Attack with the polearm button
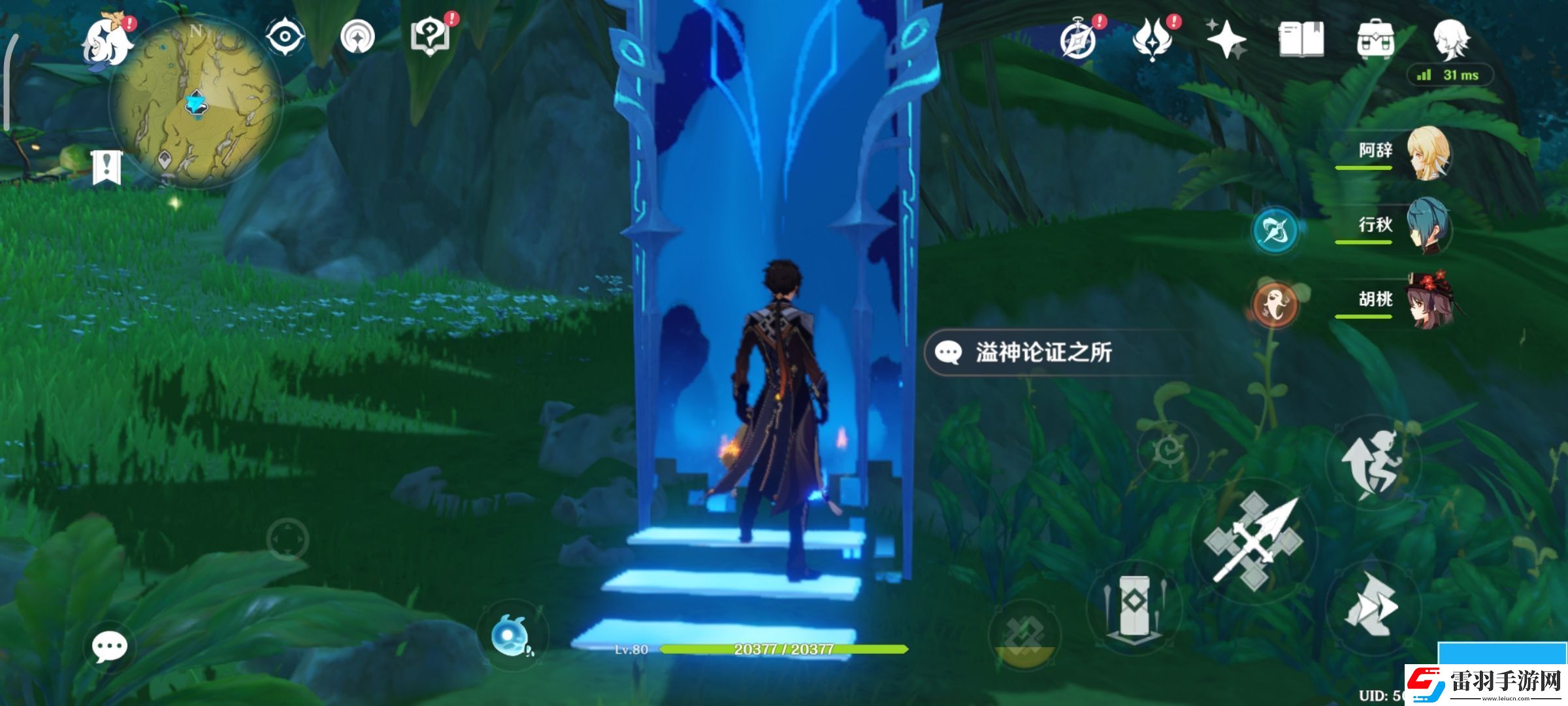 [x=1254, y=541]
